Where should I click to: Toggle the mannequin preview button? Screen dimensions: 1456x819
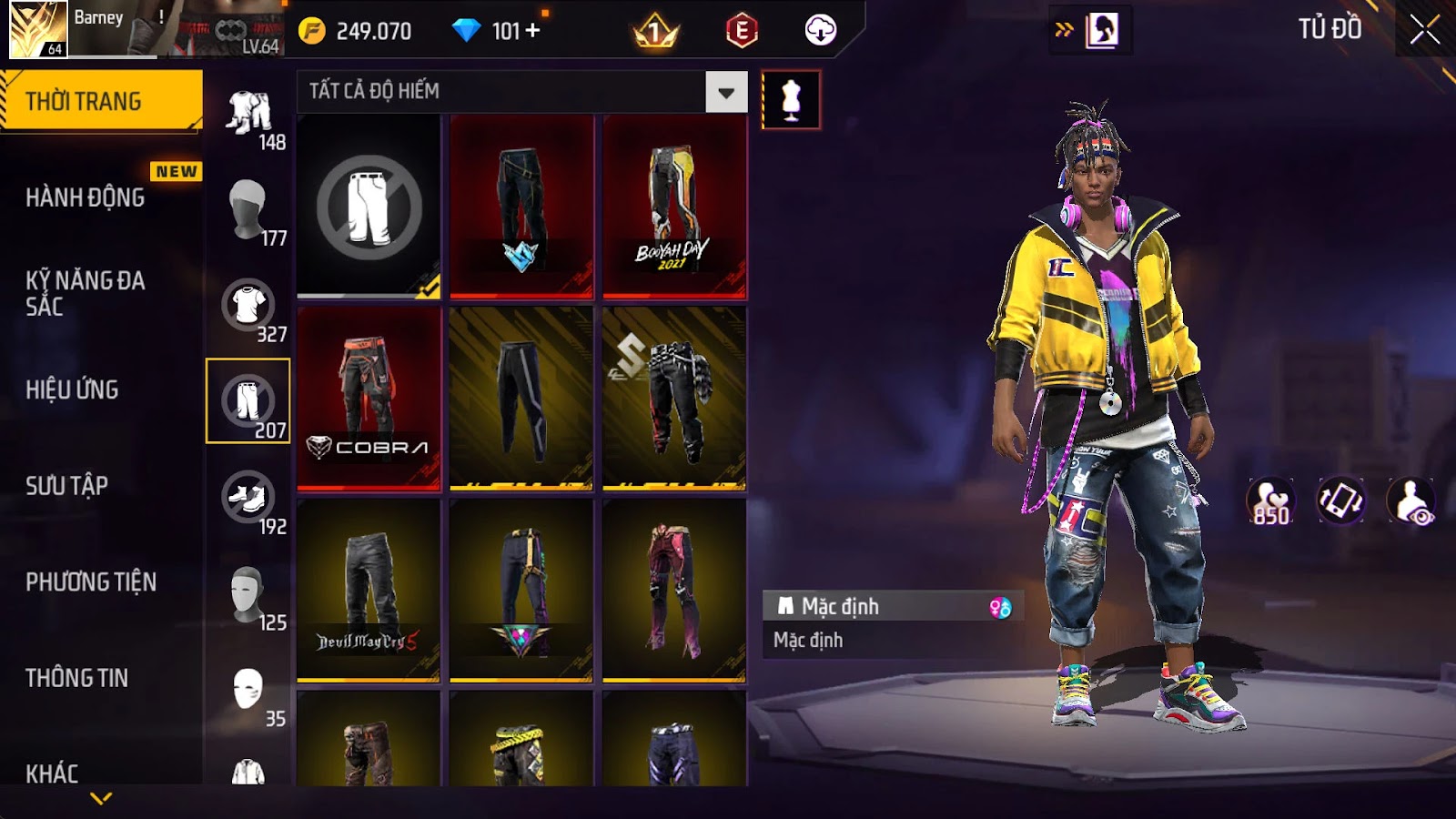(791, 99)
